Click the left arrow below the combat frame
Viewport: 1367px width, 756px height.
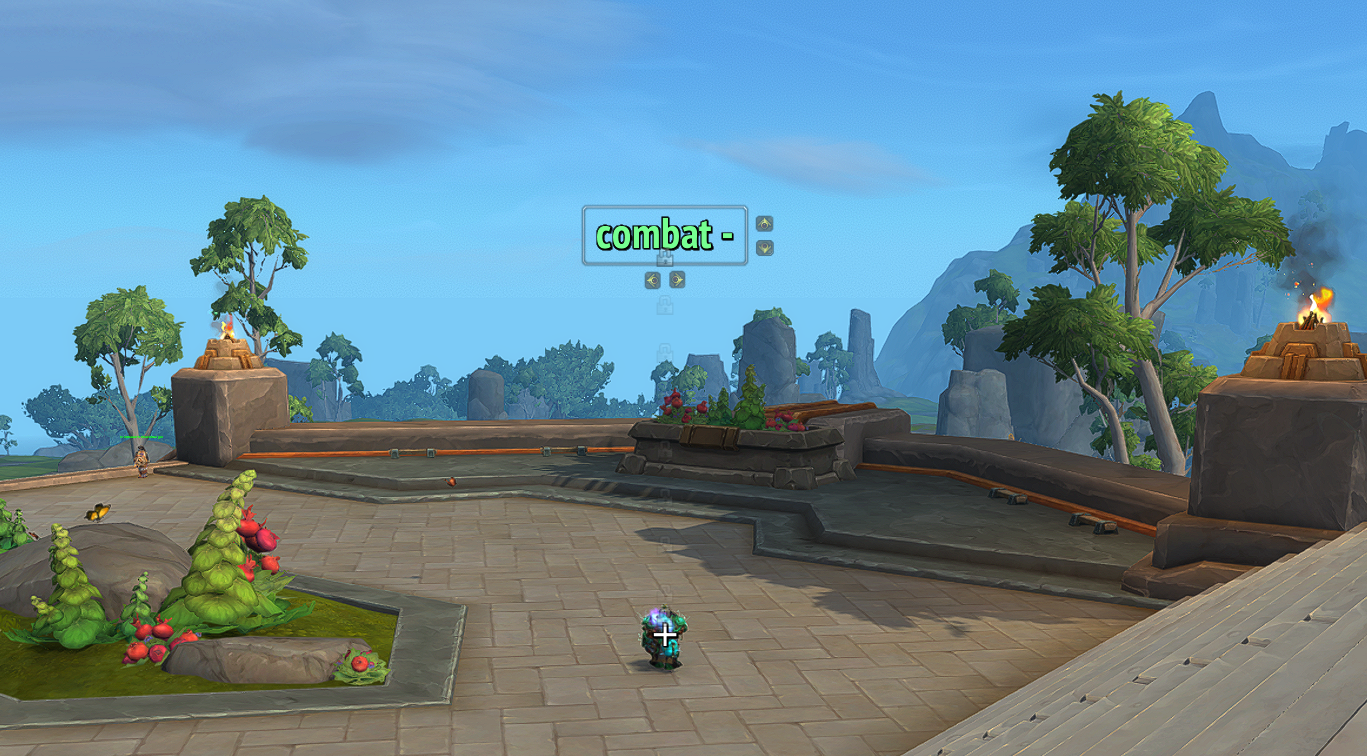(x=653, y=280)
